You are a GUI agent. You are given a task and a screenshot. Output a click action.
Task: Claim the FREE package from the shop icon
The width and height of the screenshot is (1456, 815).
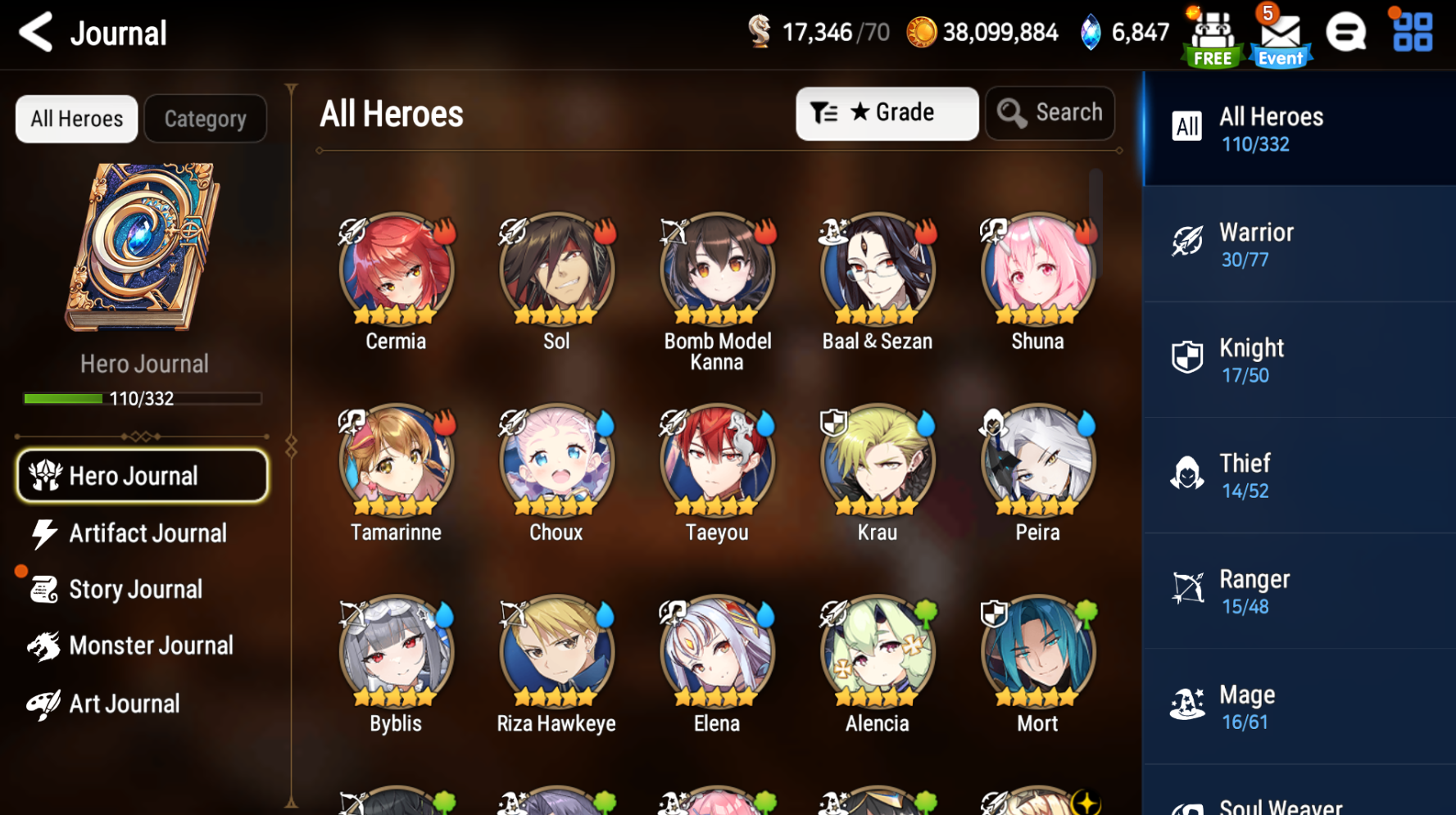tap(1212, 34)
